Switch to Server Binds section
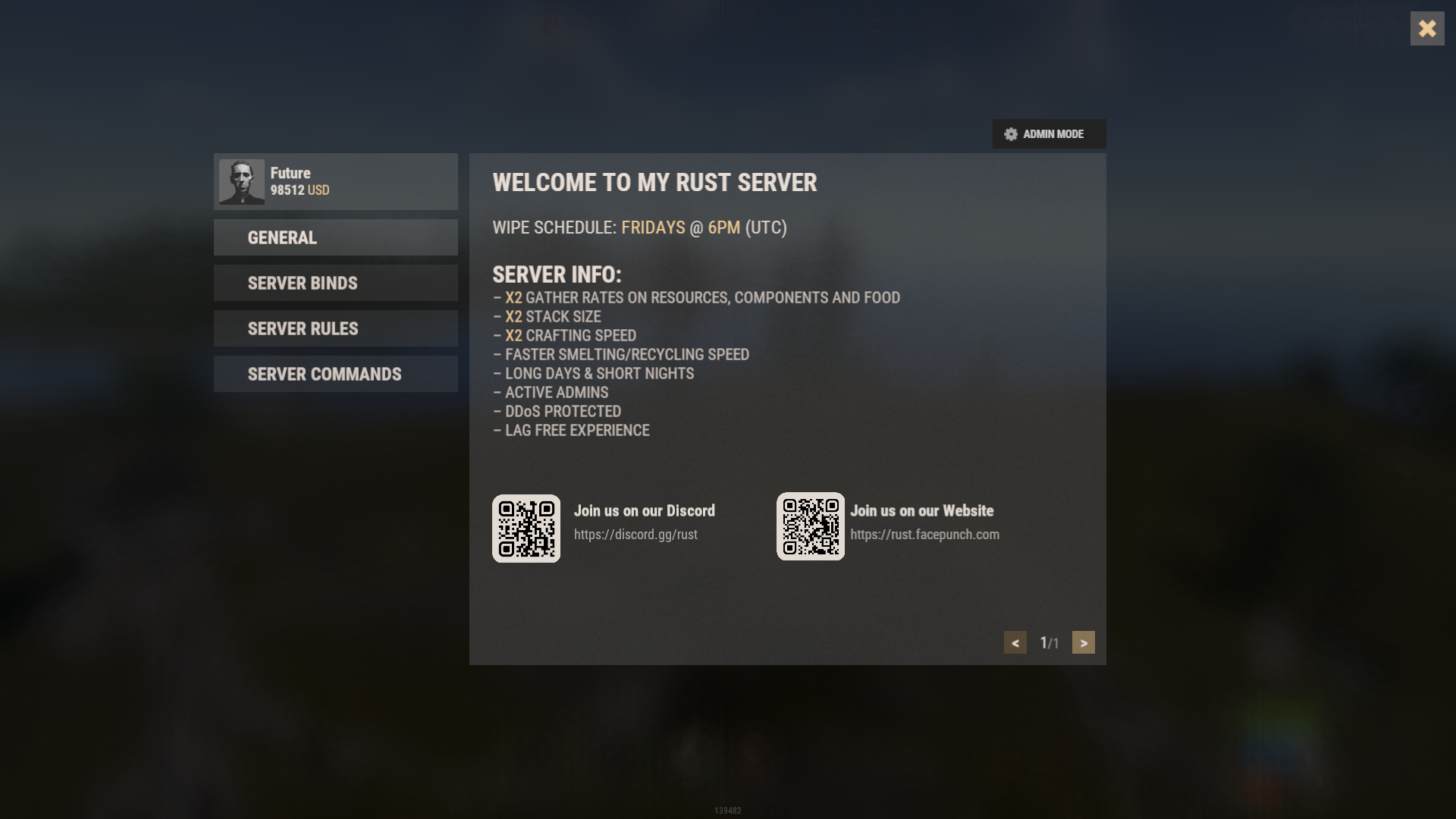 (x=335, y=283)
